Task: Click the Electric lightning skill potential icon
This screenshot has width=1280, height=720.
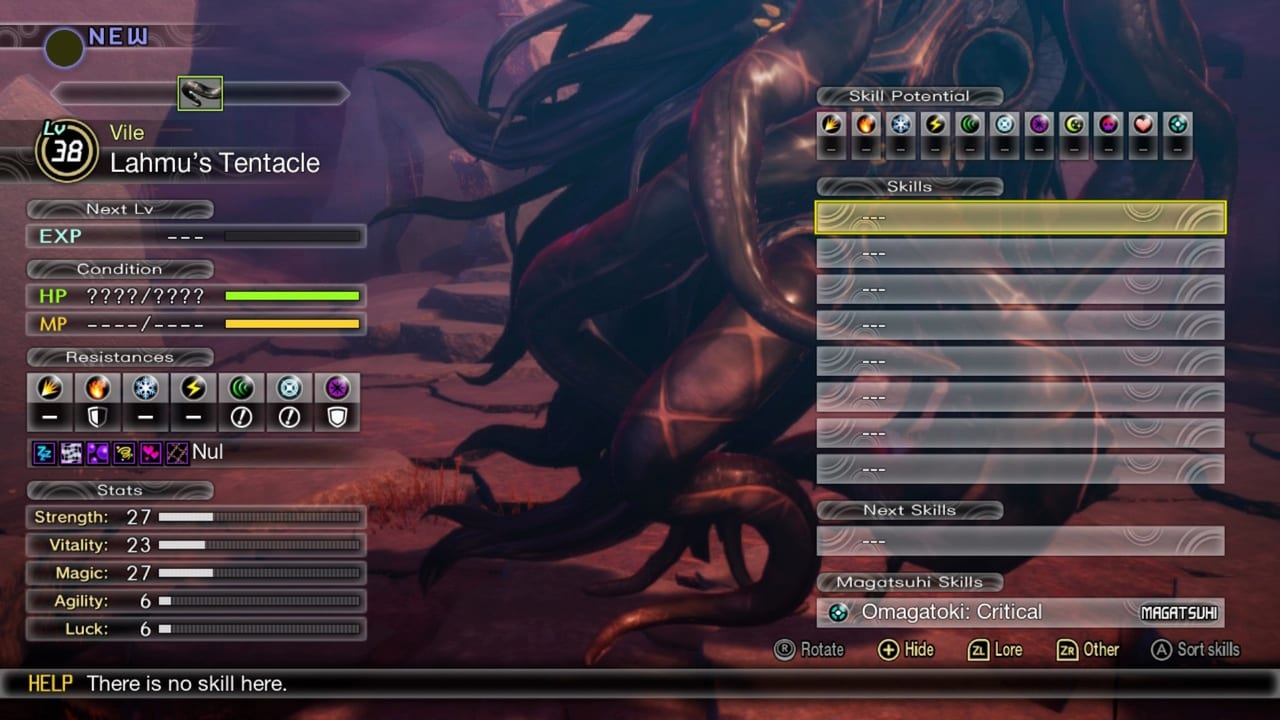Action: click(935, 125)
